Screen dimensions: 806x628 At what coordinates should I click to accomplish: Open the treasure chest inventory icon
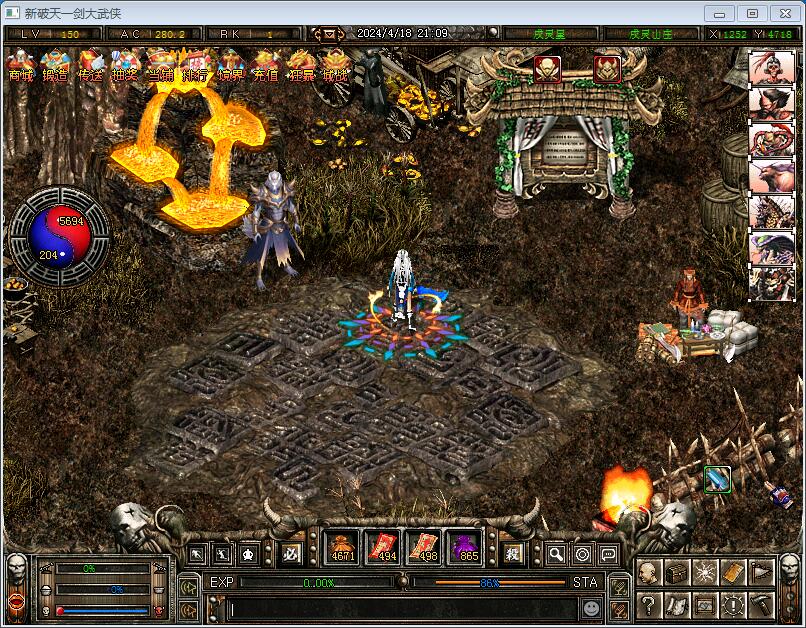677,573
